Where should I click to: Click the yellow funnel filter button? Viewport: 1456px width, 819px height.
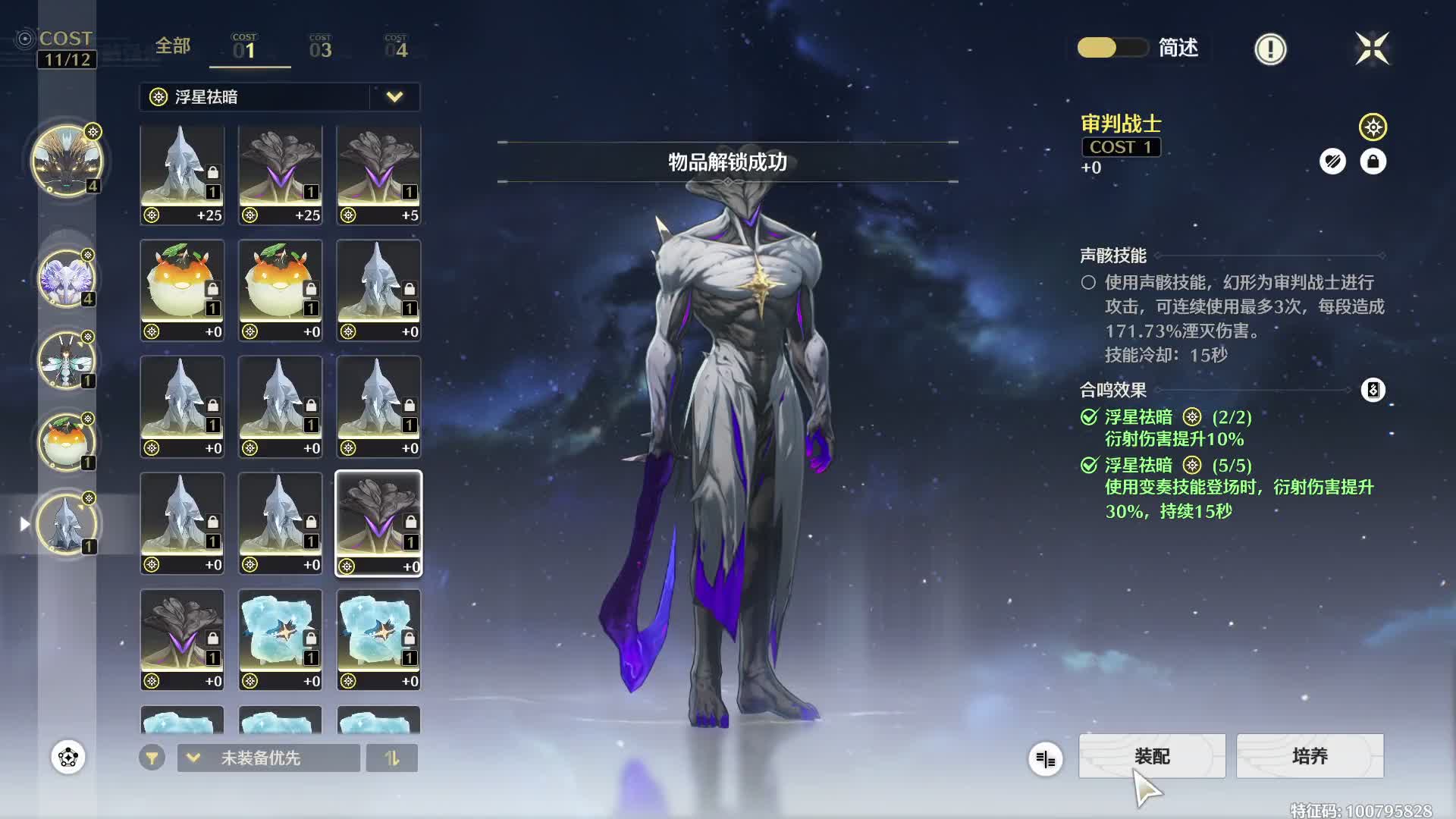[152, 758]
